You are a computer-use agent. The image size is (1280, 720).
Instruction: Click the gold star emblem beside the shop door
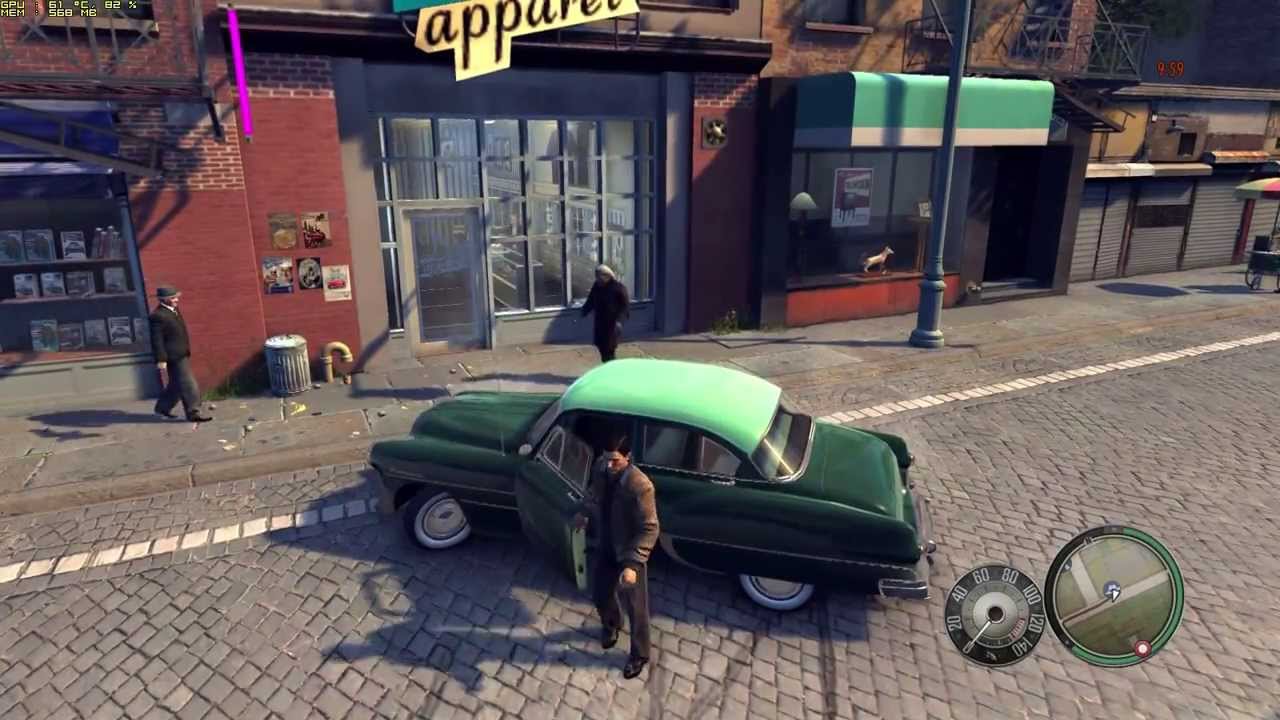pos(713,130)
